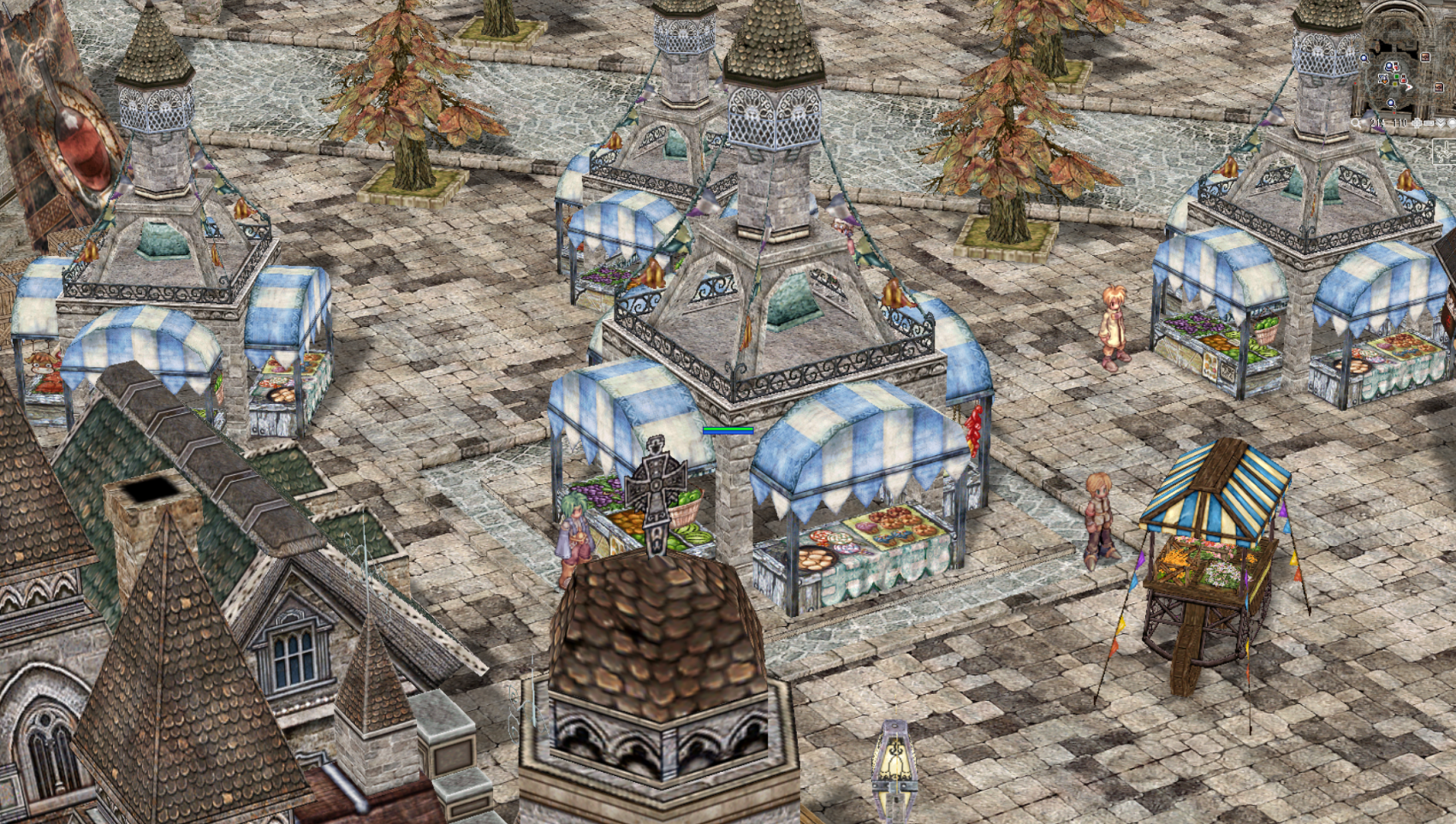Viewport: 1456px width, 824px height.
Task: Select the running figure icon below minimap
Action: (x=1446, y=151)
